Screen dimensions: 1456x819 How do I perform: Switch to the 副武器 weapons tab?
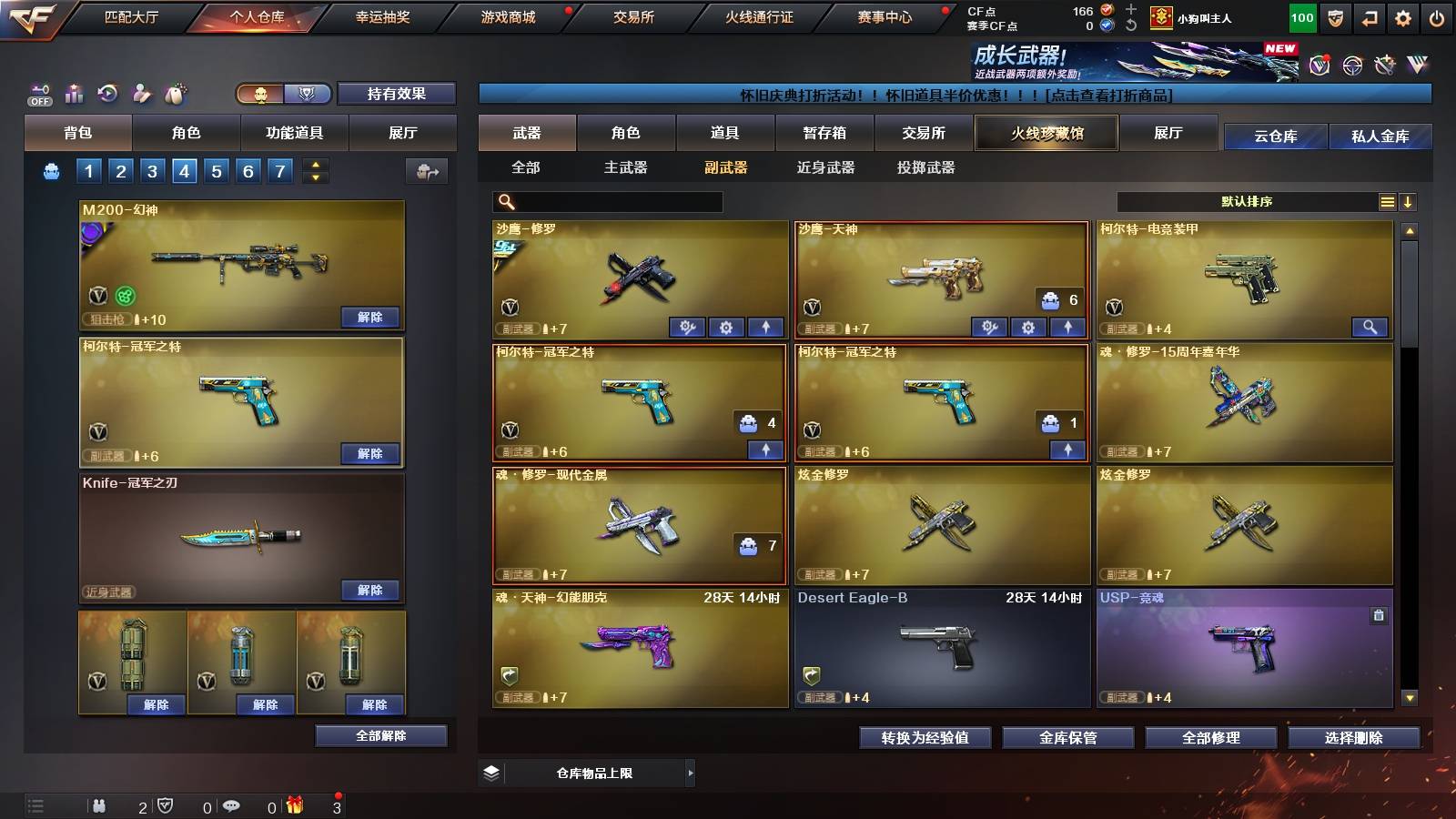(x=724, y=168)
